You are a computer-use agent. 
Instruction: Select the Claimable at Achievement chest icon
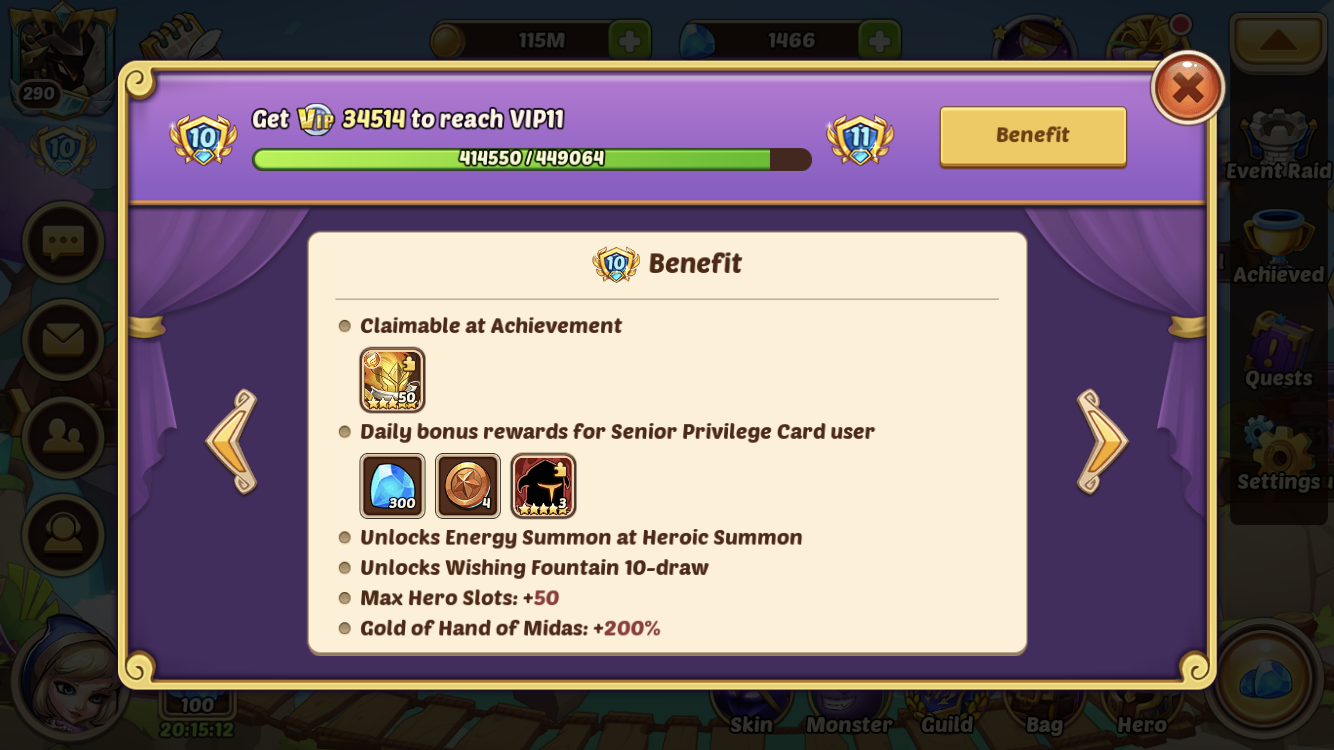[392, 379]
